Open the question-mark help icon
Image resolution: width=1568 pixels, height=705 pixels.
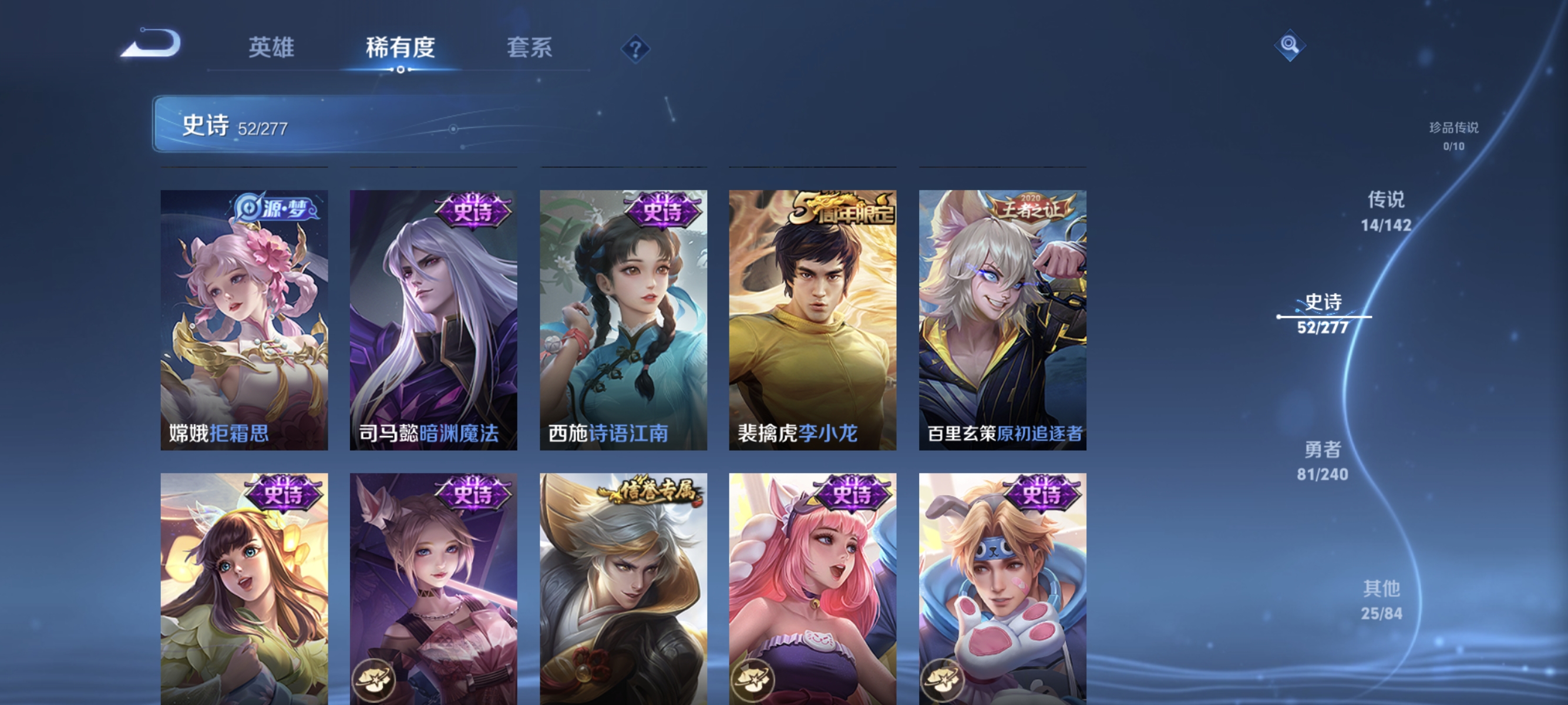coord(635,49)
